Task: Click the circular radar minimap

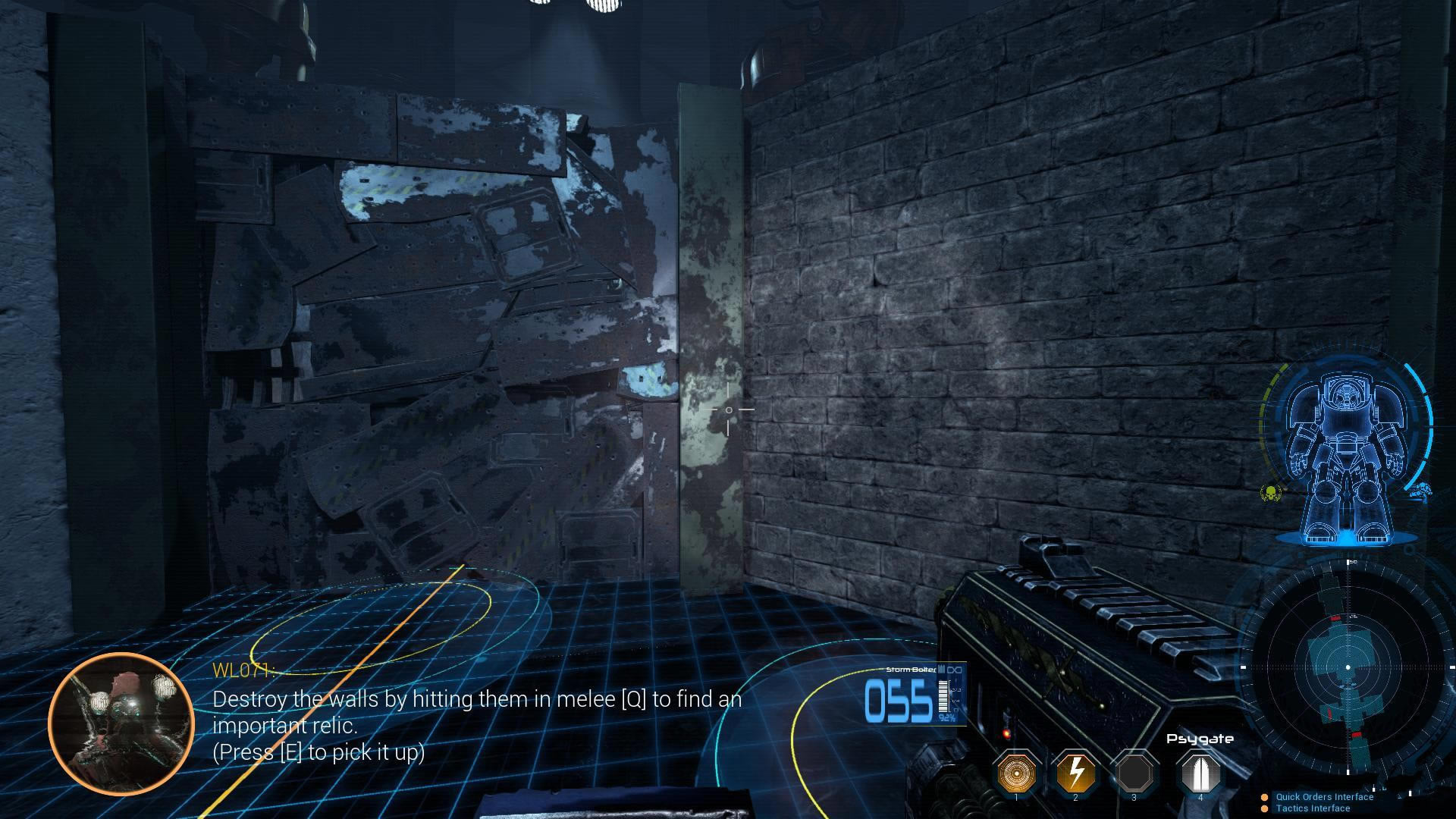Action: tap(1348, 667)
